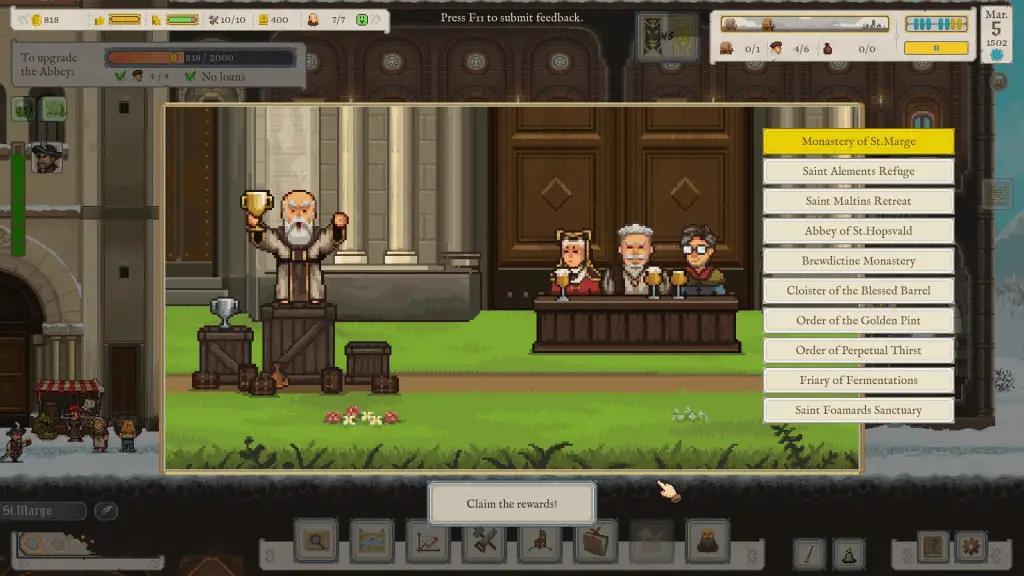
Task: Click the Abbey of St.Hopsvald entry
Action: tap(858, 231)
